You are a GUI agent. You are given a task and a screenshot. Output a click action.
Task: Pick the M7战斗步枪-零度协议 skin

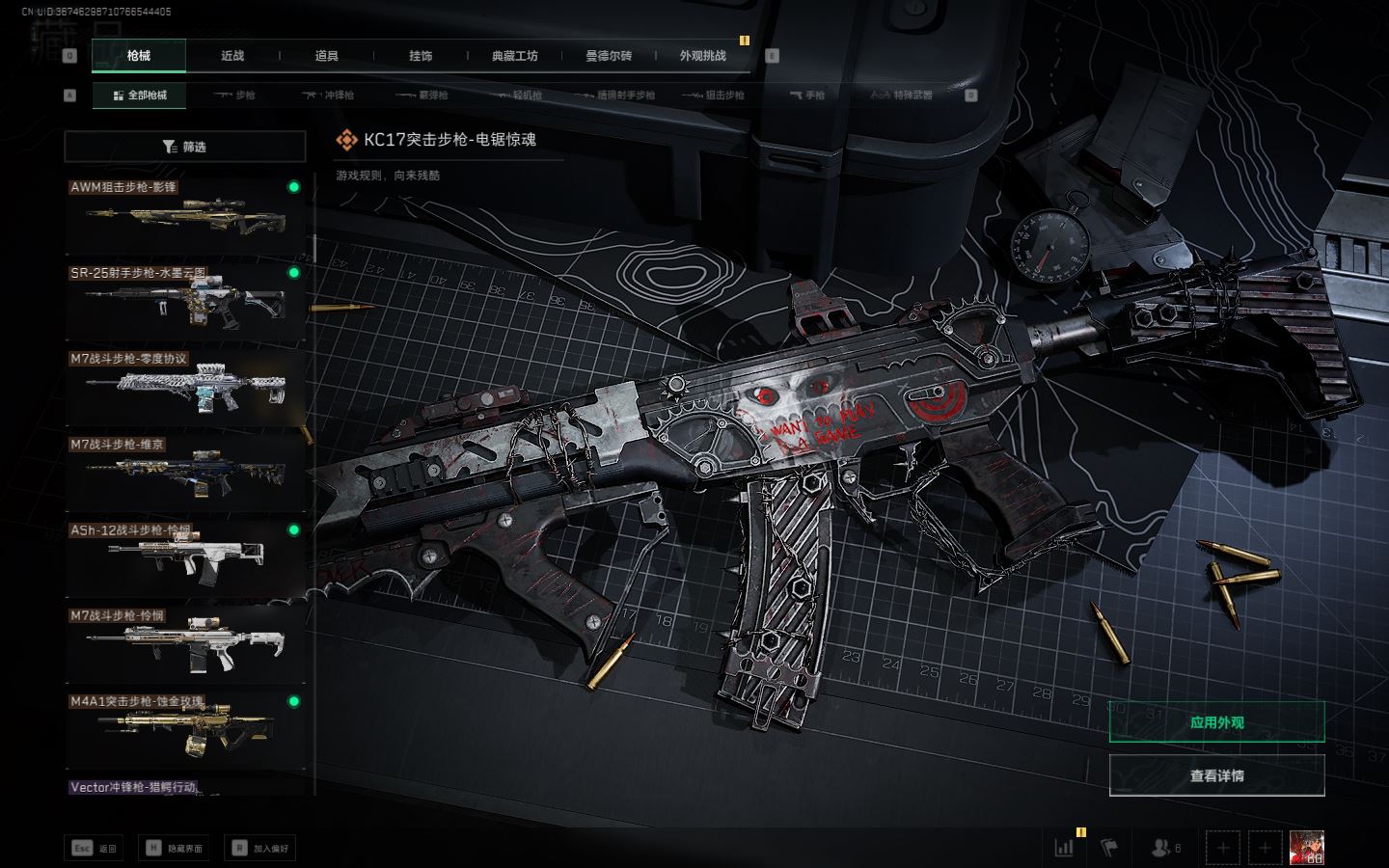tap(185, 389)
